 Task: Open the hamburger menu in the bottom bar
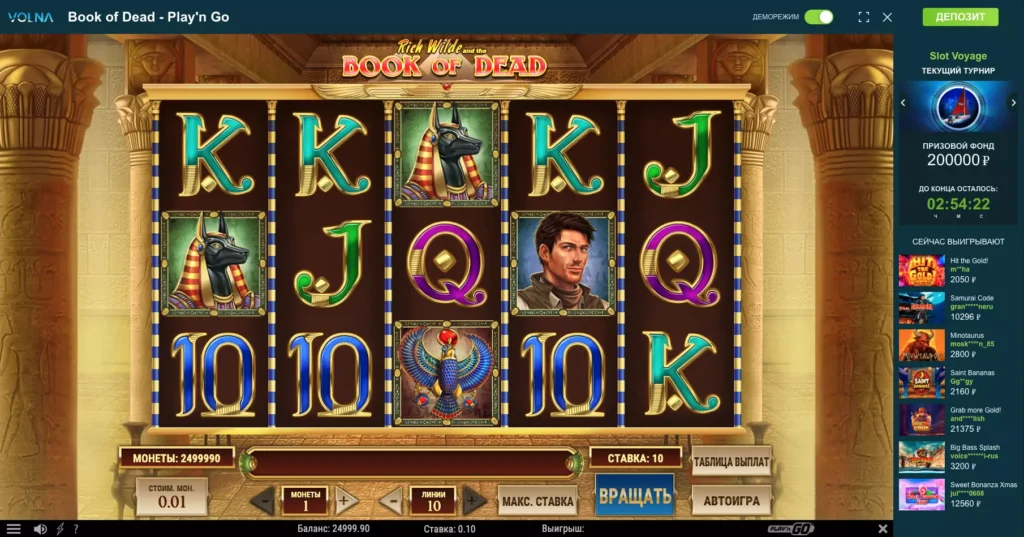tap(14, 529)
